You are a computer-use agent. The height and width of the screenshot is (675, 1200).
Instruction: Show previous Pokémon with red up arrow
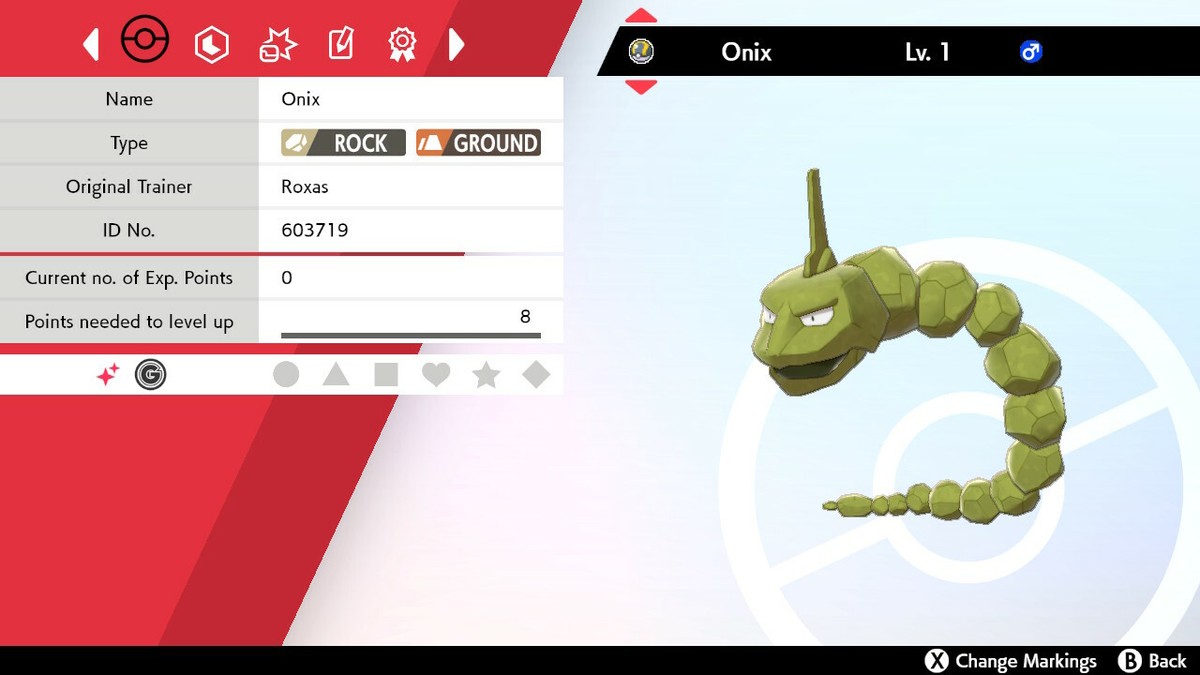click(641, 15)
